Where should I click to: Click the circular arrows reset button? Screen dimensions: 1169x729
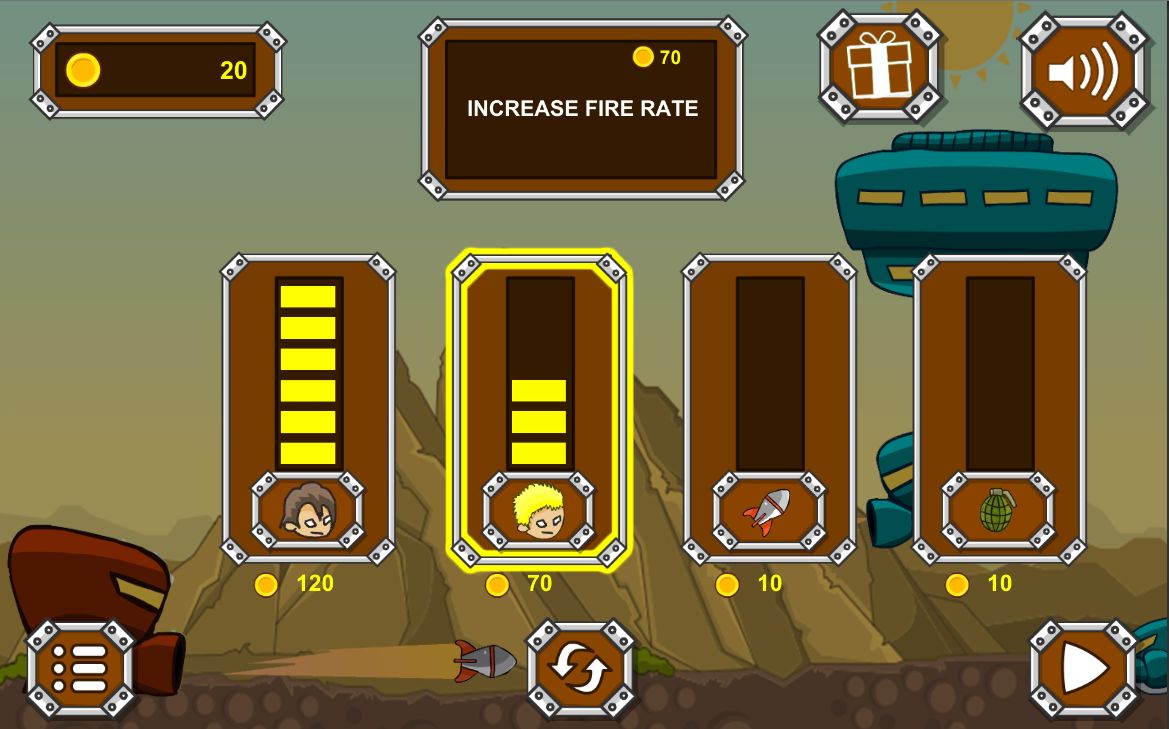pyautogui.click(x=581, y=667)
